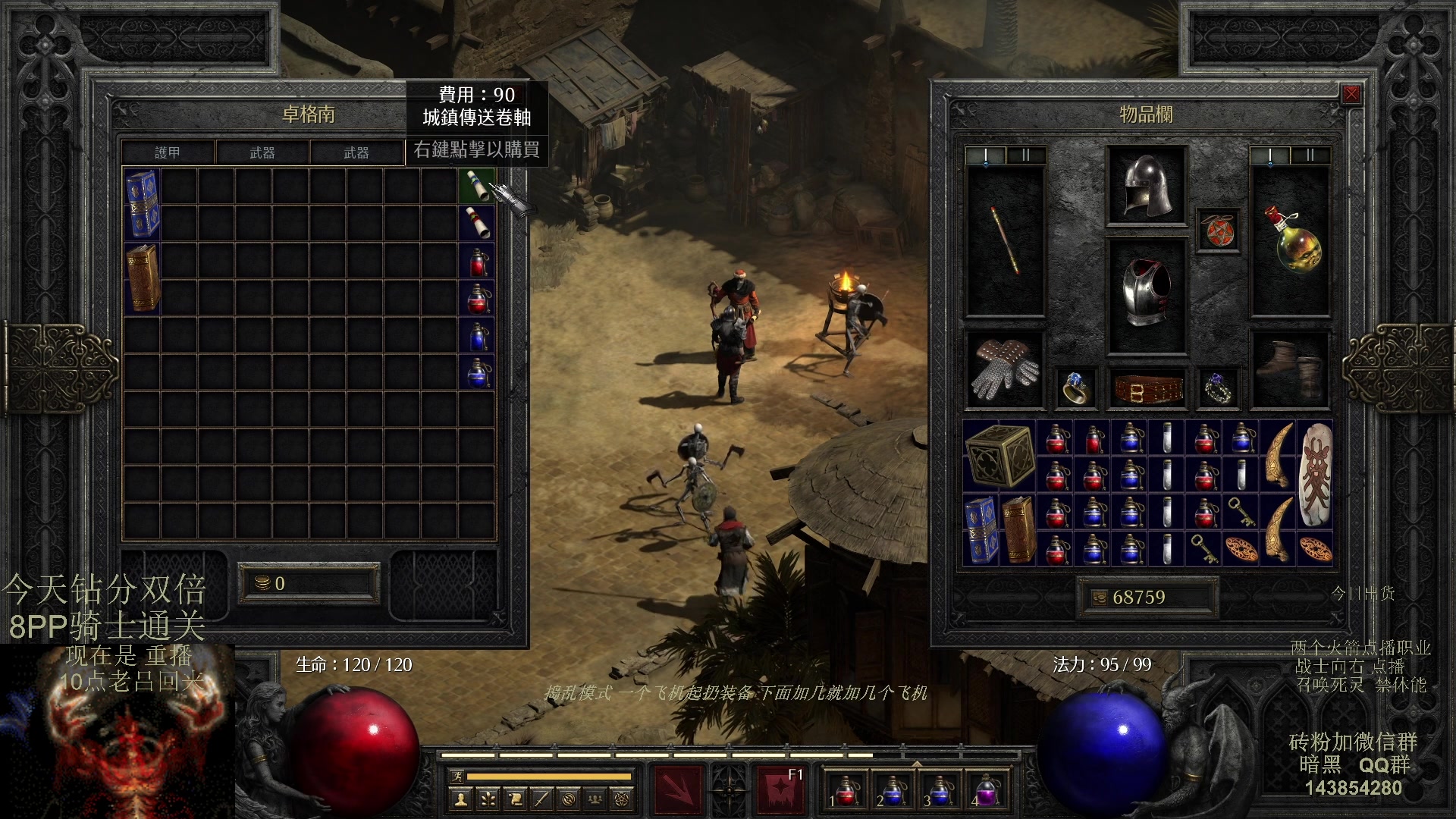Select the equipped chain gloves

click(x=1005, y=370)
